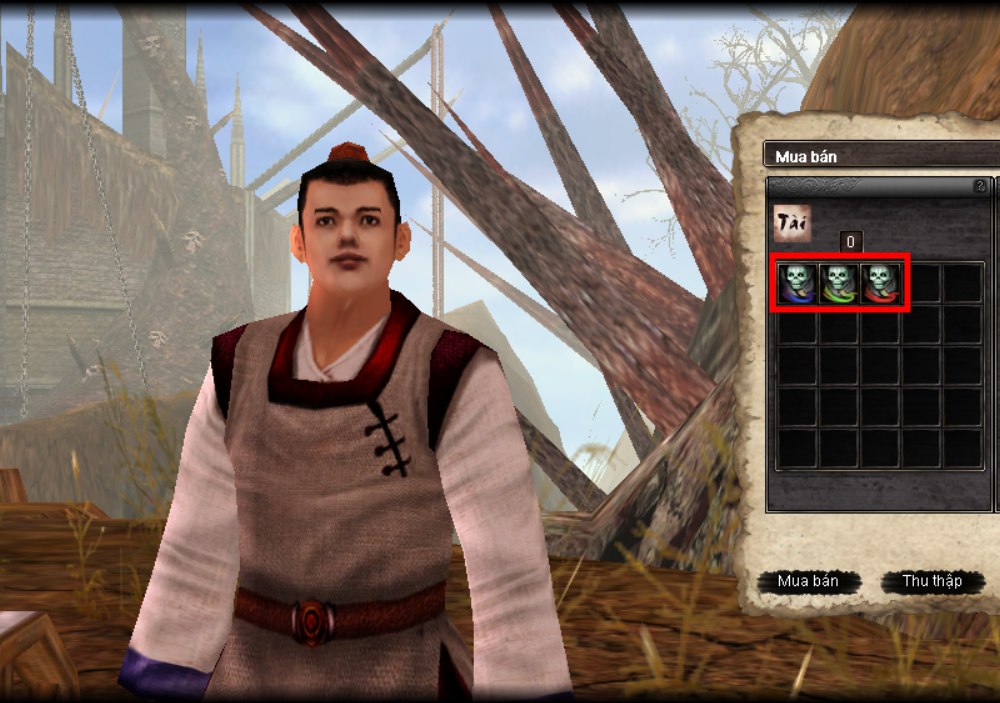Viewport: 1000px width, 703px height.
Task: Show help via the question mark button
Action: click(980, 186)
